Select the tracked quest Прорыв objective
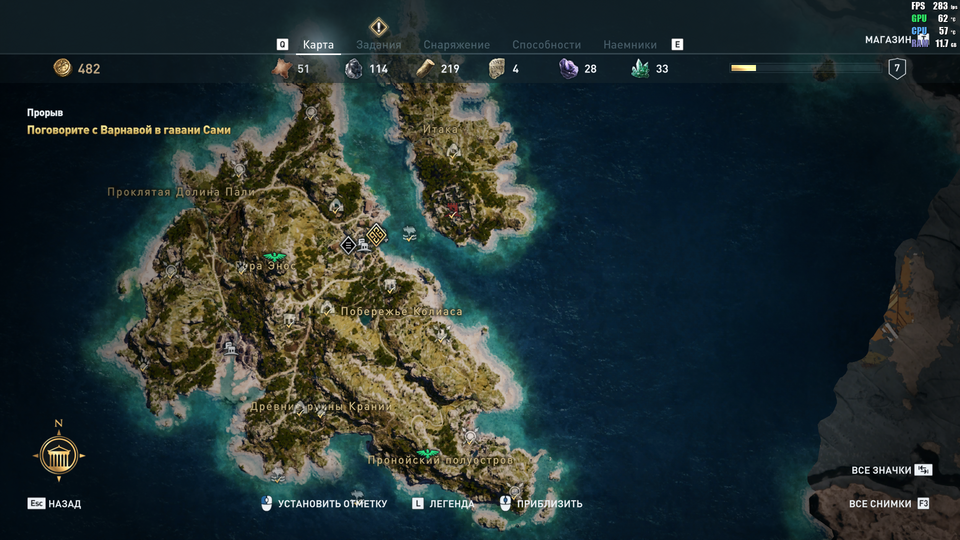This screenshot has width=960, height=540. (128, 130)
